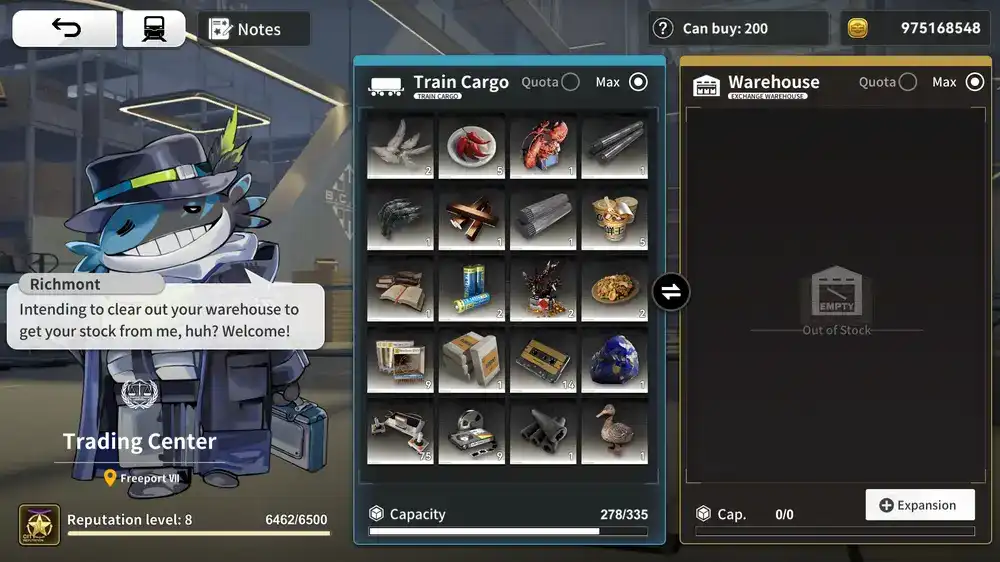Screen dimensions: 1000x562
Task: Select the instant noodle cup item
Action: (615, 218)
